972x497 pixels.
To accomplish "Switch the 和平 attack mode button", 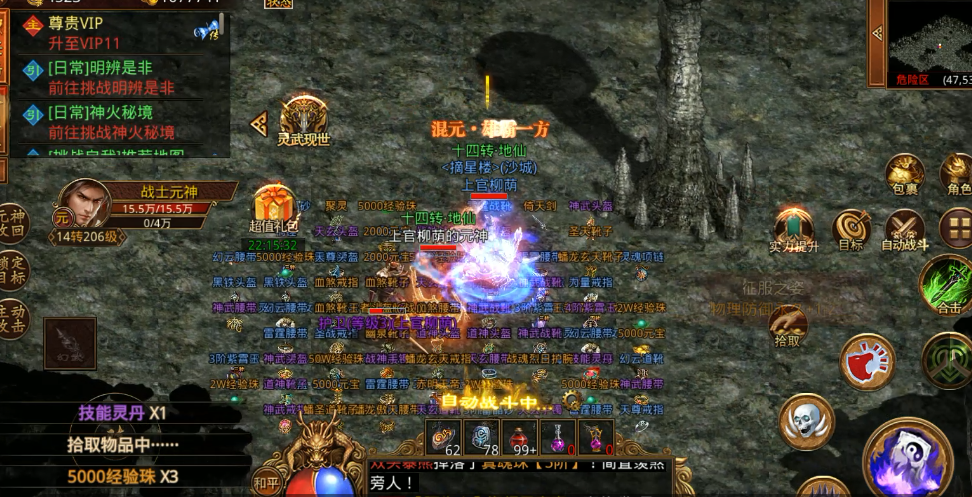I will 266,480.
